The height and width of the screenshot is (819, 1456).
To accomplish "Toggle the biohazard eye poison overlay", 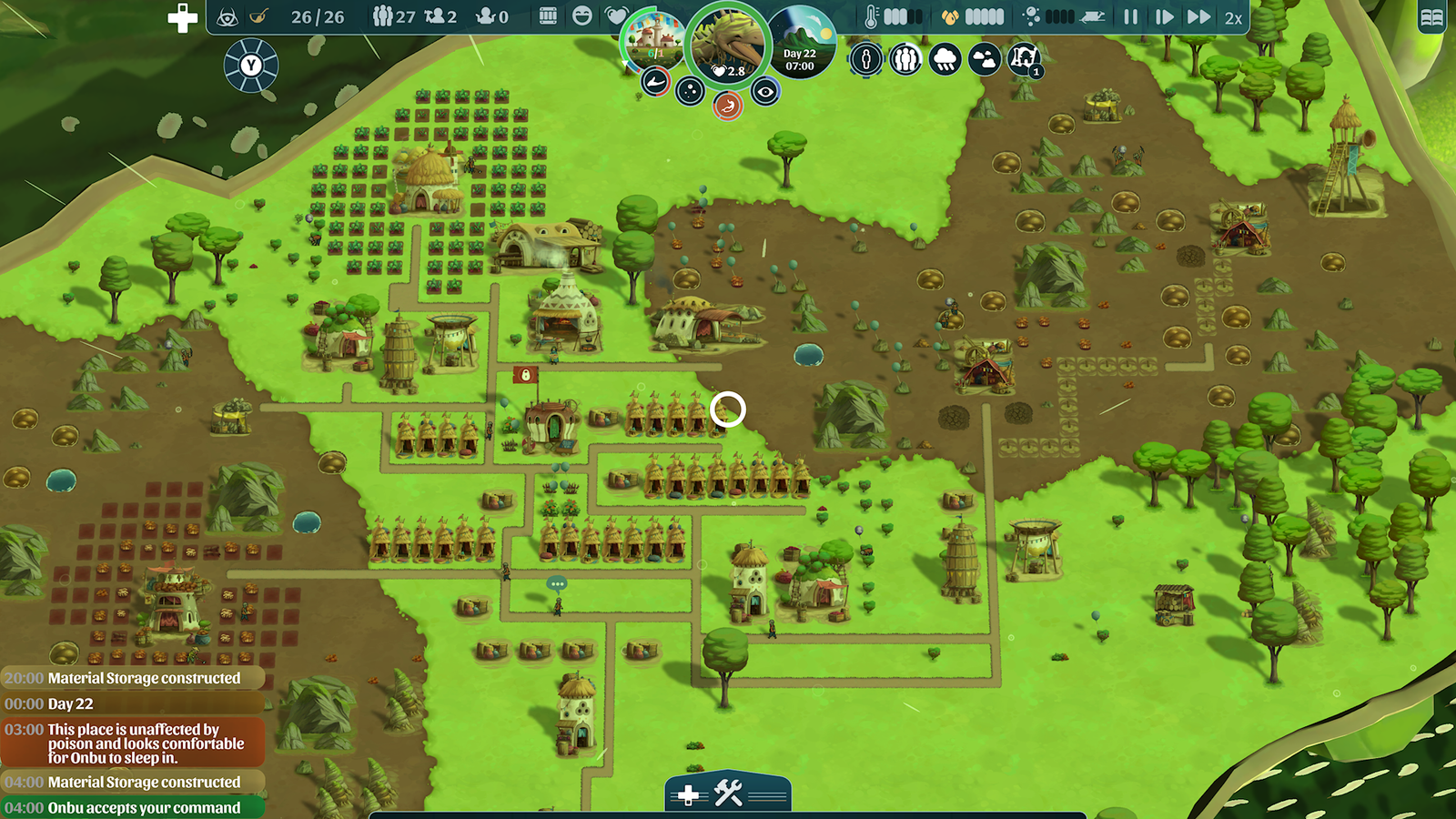I will (227, 16).
